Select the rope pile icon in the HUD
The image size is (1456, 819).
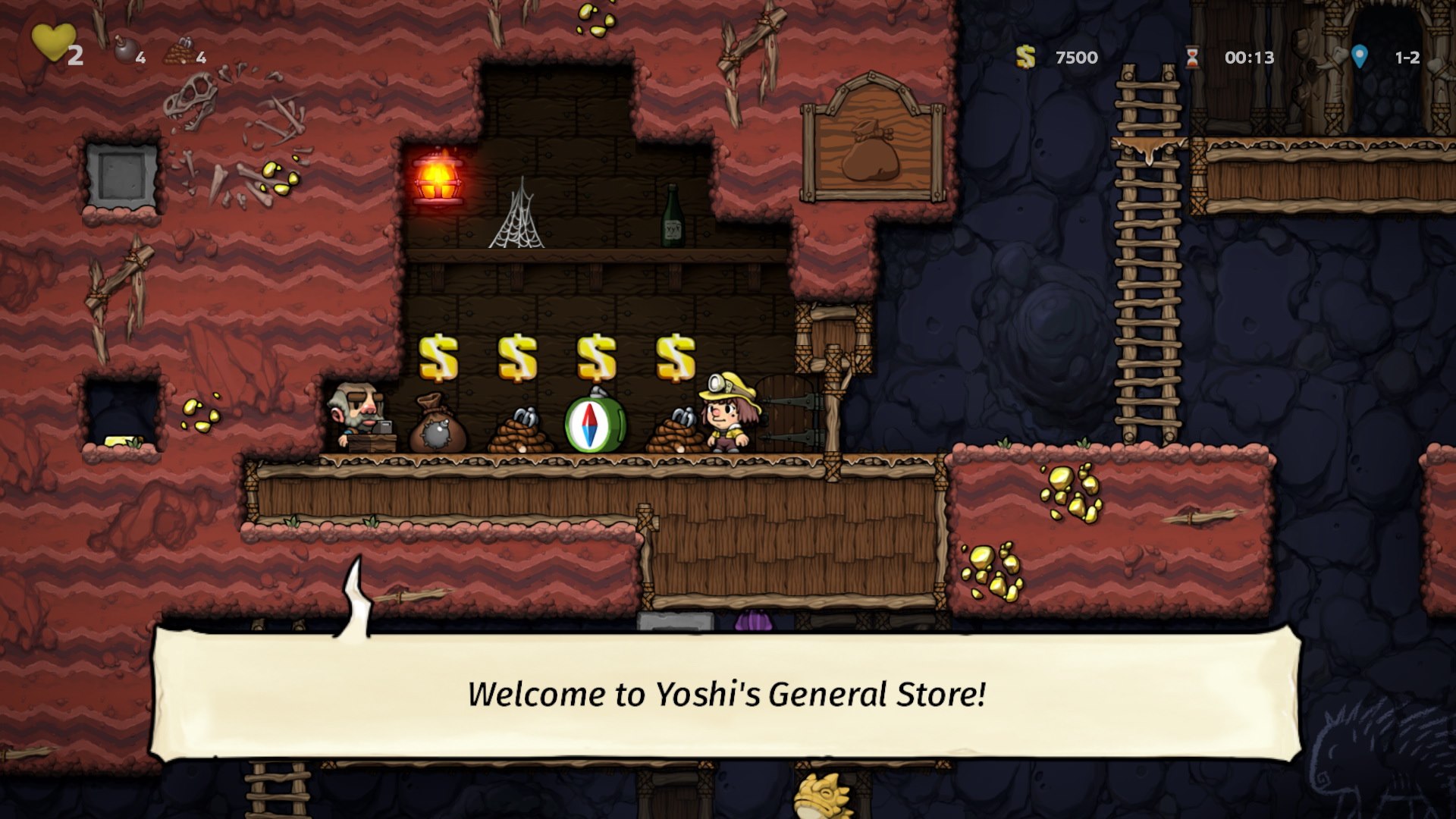pyautogui.click(x=180, y=52)
